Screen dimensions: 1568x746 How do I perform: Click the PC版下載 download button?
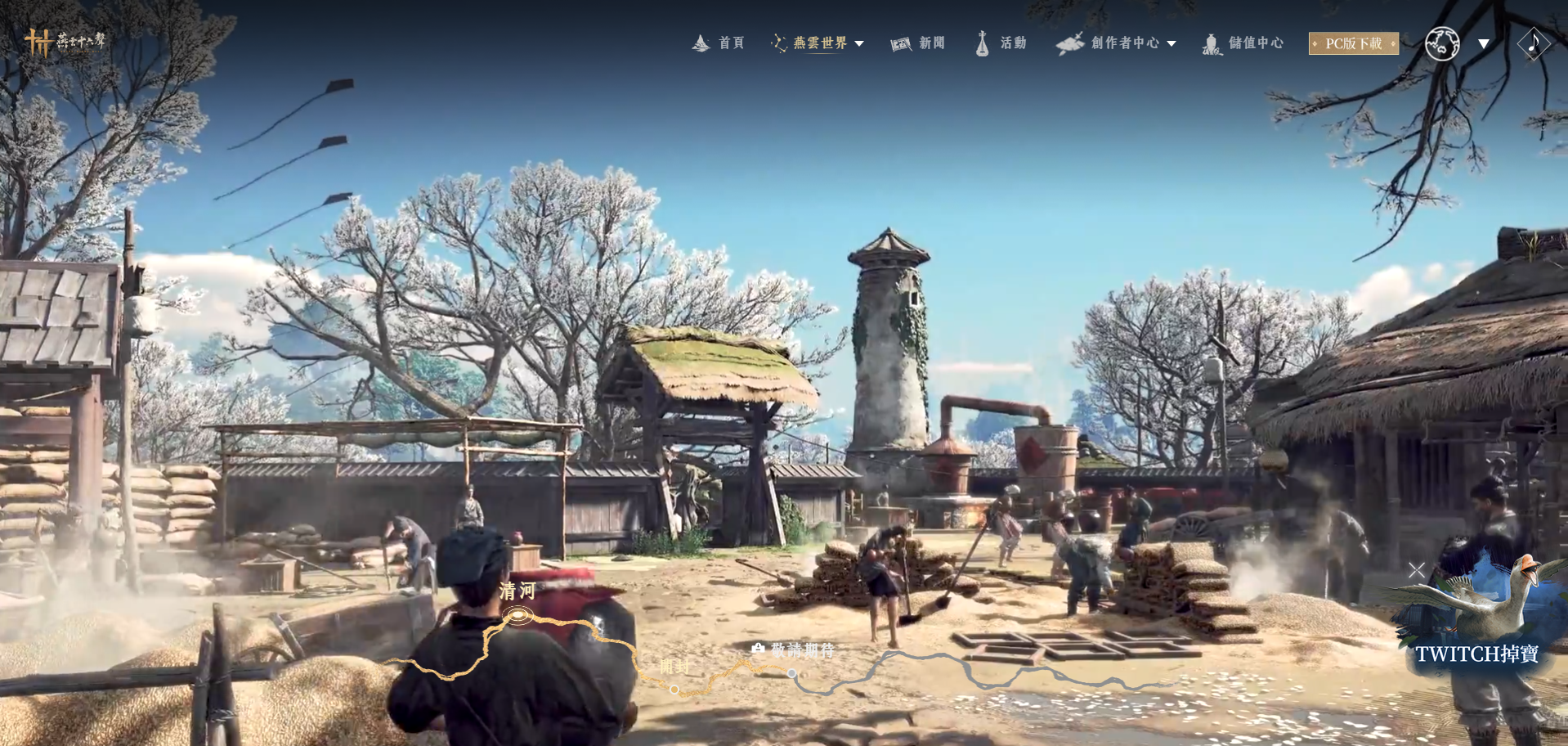click(1353, 43)
